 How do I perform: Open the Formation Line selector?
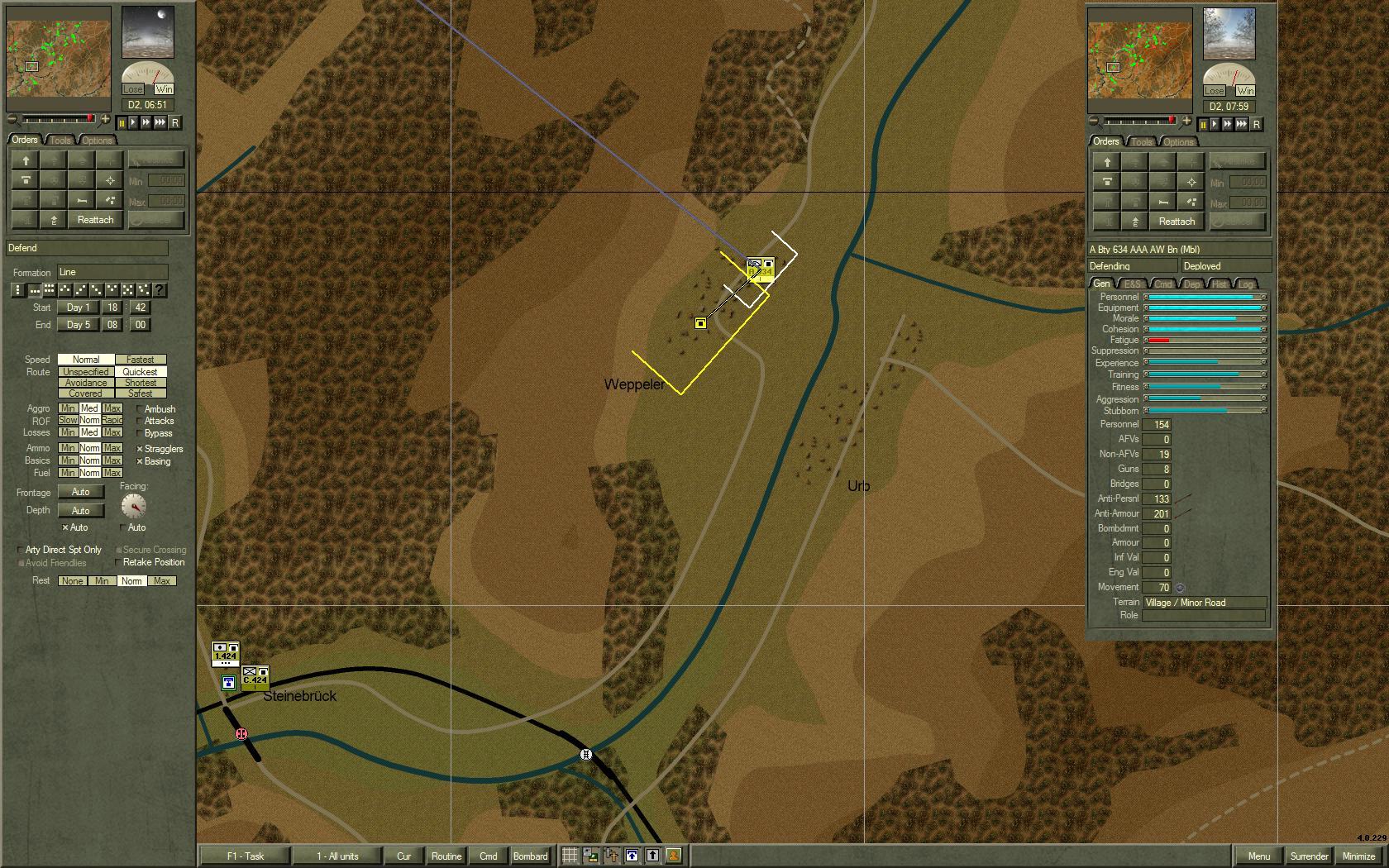coord(114,271)
